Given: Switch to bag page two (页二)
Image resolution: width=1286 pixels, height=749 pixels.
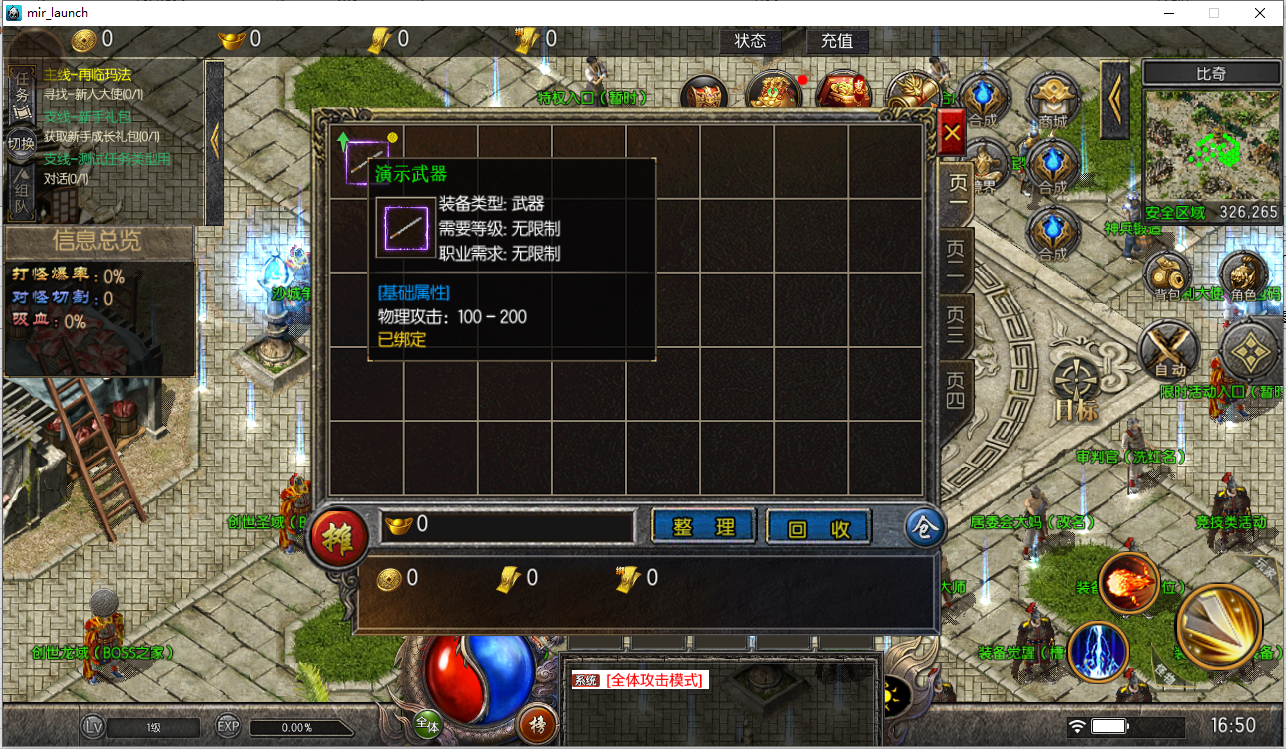Looking at the screenshot, I should pos(957,258).
